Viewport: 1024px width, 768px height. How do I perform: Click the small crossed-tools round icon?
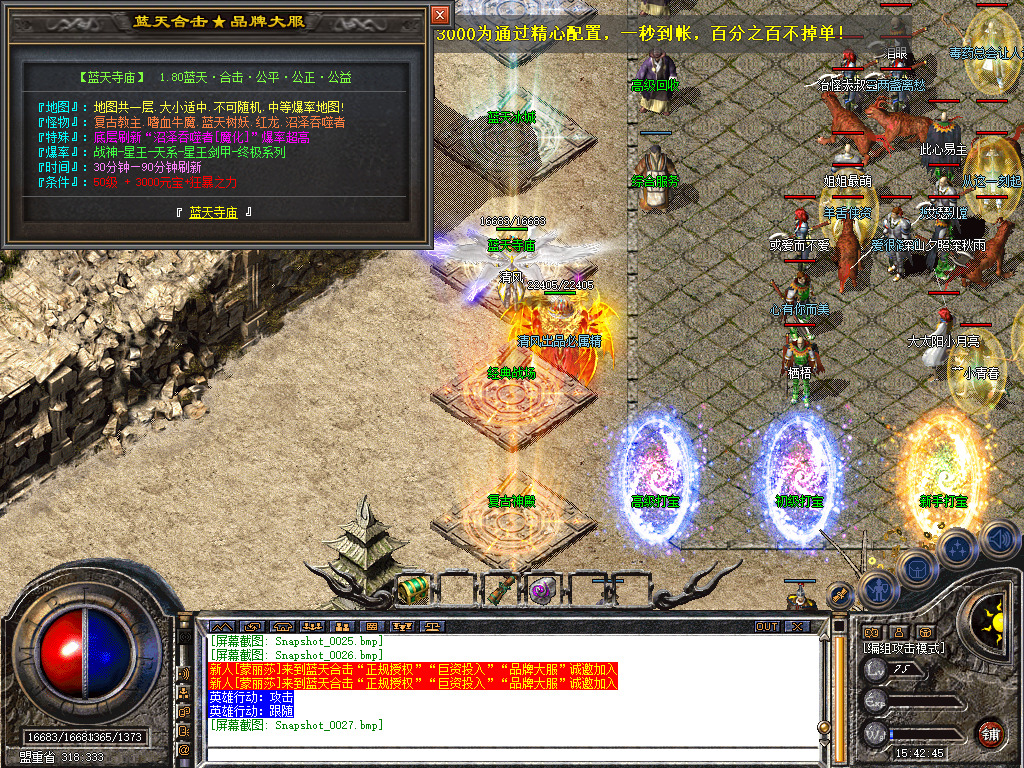(x=841, y=594)
